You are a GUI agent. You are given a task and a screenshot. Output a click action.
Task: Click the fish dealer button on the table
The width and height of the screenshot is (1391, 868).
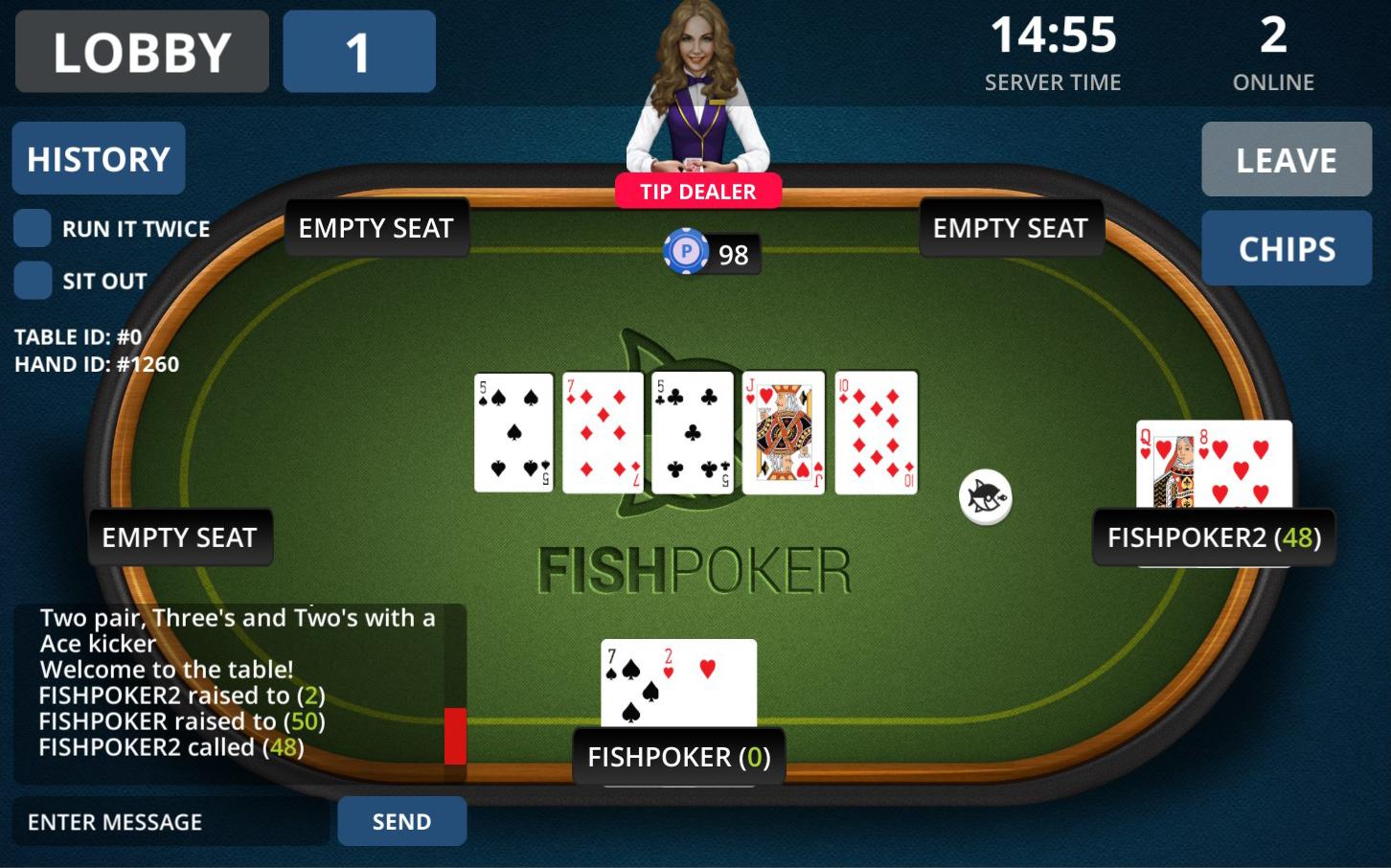click(x=983, y=497)
